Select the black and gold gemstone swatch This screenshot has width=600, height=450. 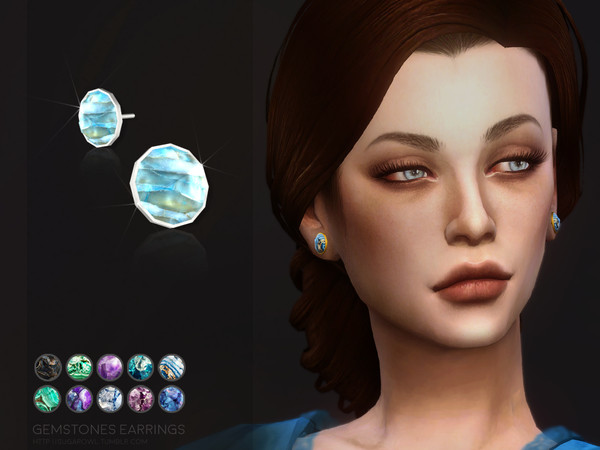pos(48,367)
